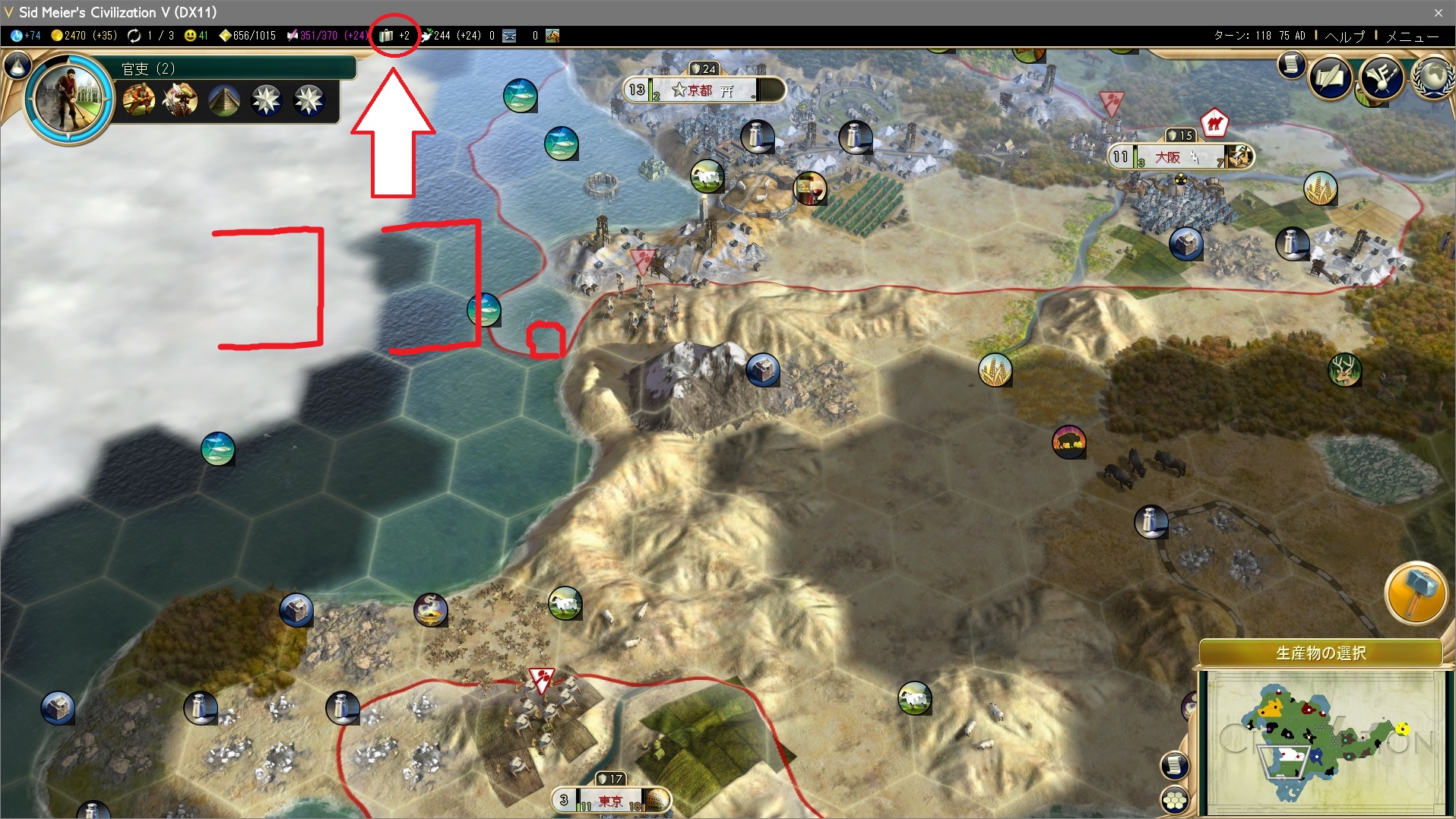This screenshot has height=819, width=1456.
Task: Open the ヘルプ help link
Action: (1344, 36)
